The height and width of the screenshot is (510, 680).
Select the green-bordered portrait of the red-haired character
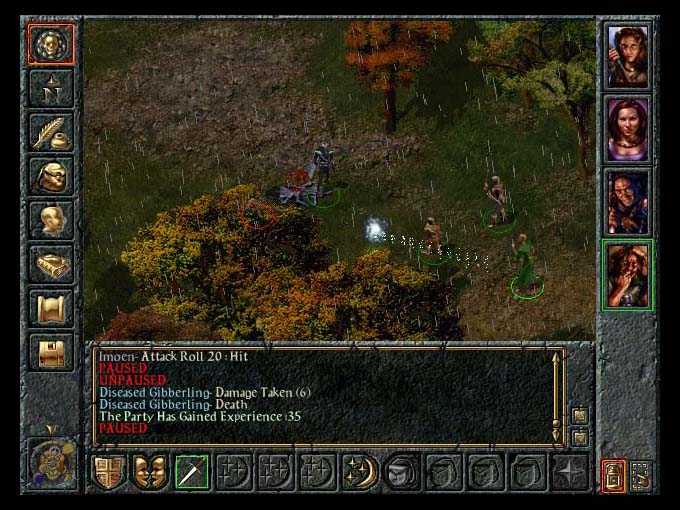click(628, 274)
